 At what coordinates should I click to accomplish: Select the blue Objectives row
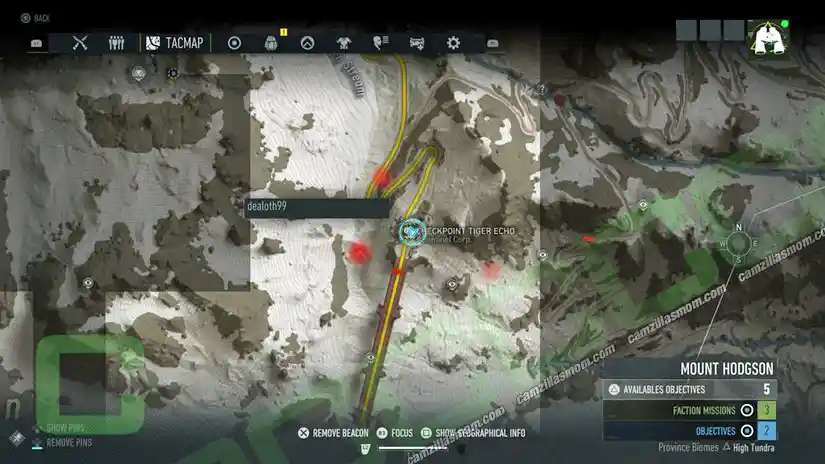point(690,431)
